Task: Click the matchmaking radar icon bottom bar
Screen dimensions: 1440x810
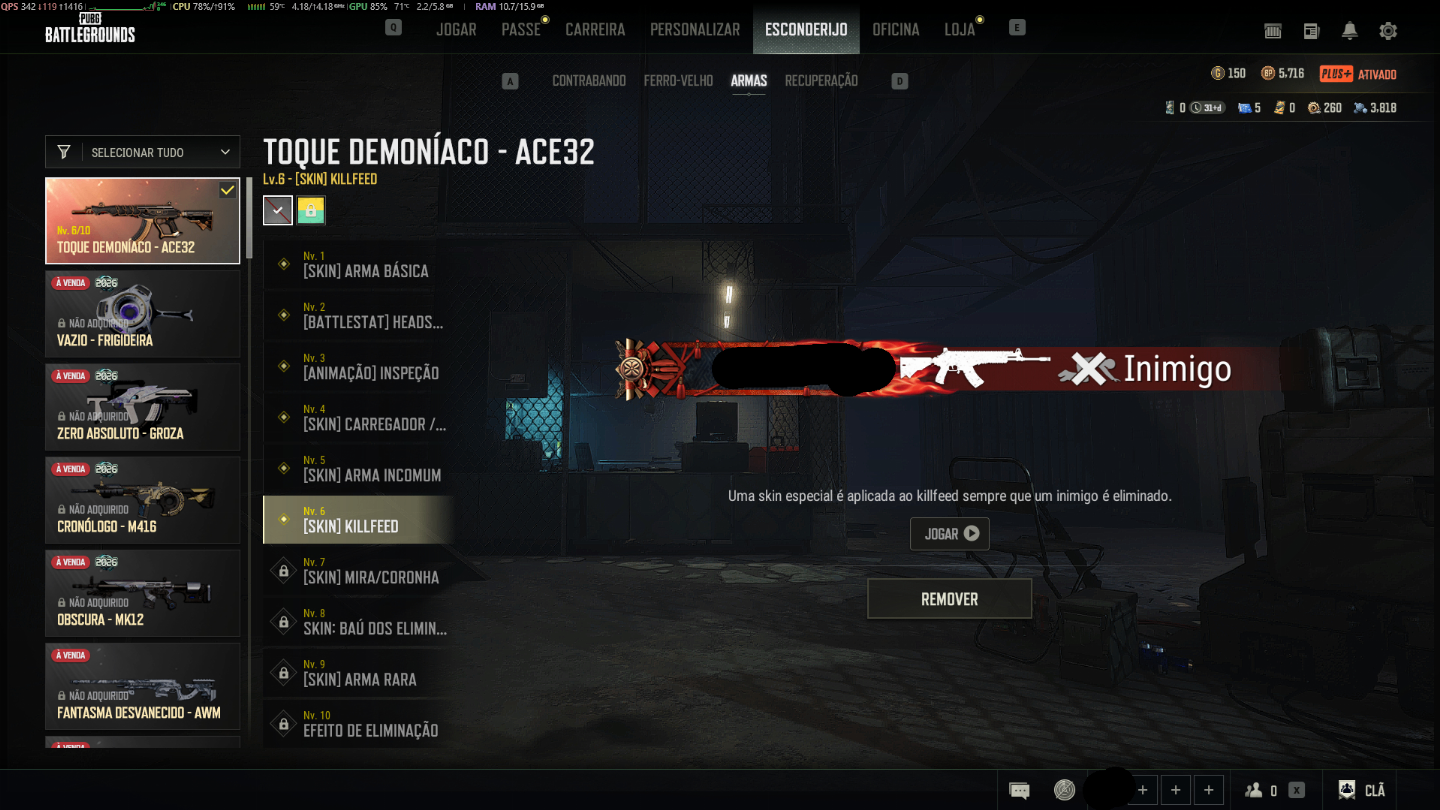Action: (1065, 789)
